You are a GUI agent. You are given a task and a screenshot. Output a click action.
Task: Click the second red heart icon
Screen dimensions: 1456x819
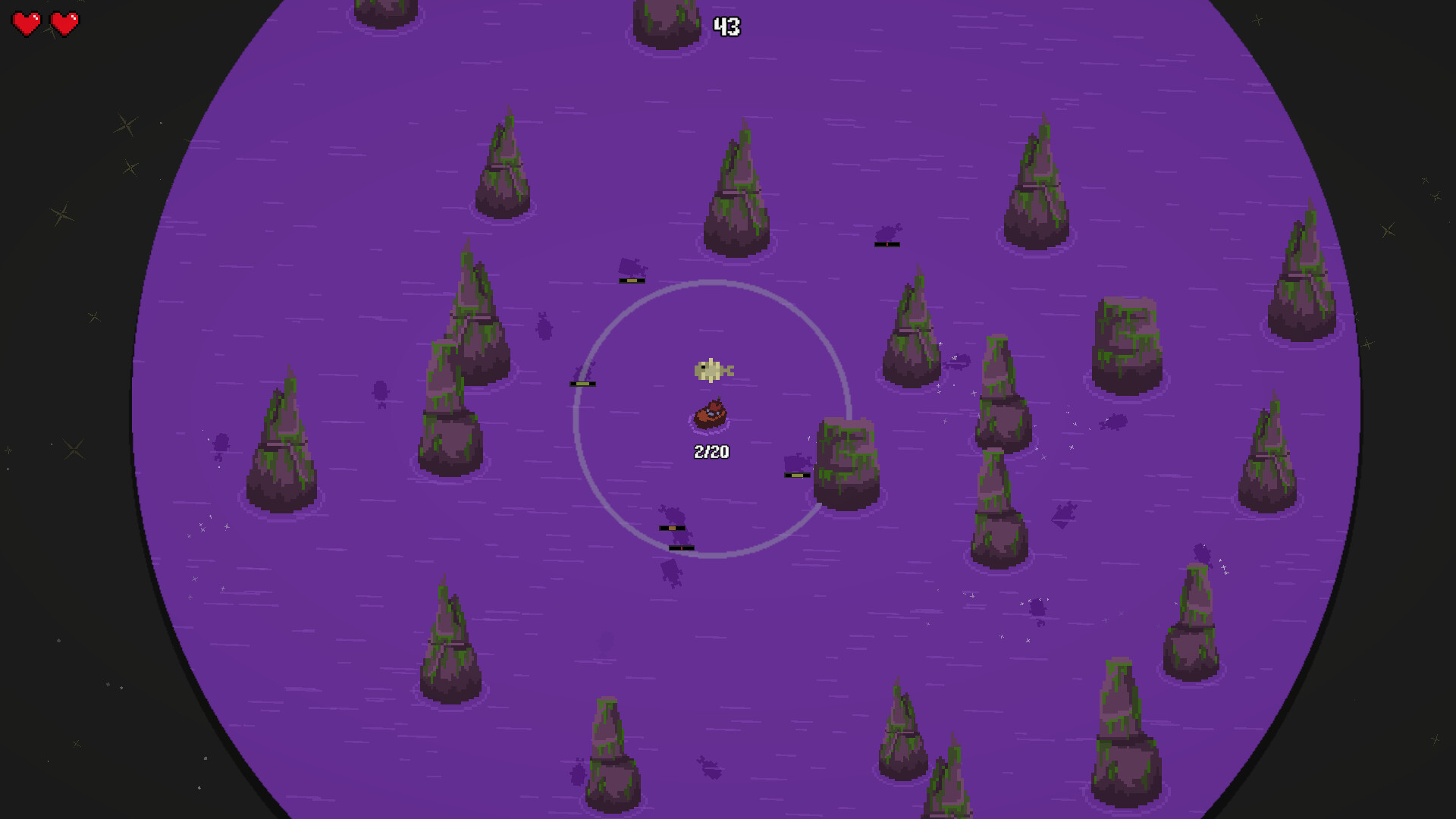pyautogui.click(x=64, y=24)
